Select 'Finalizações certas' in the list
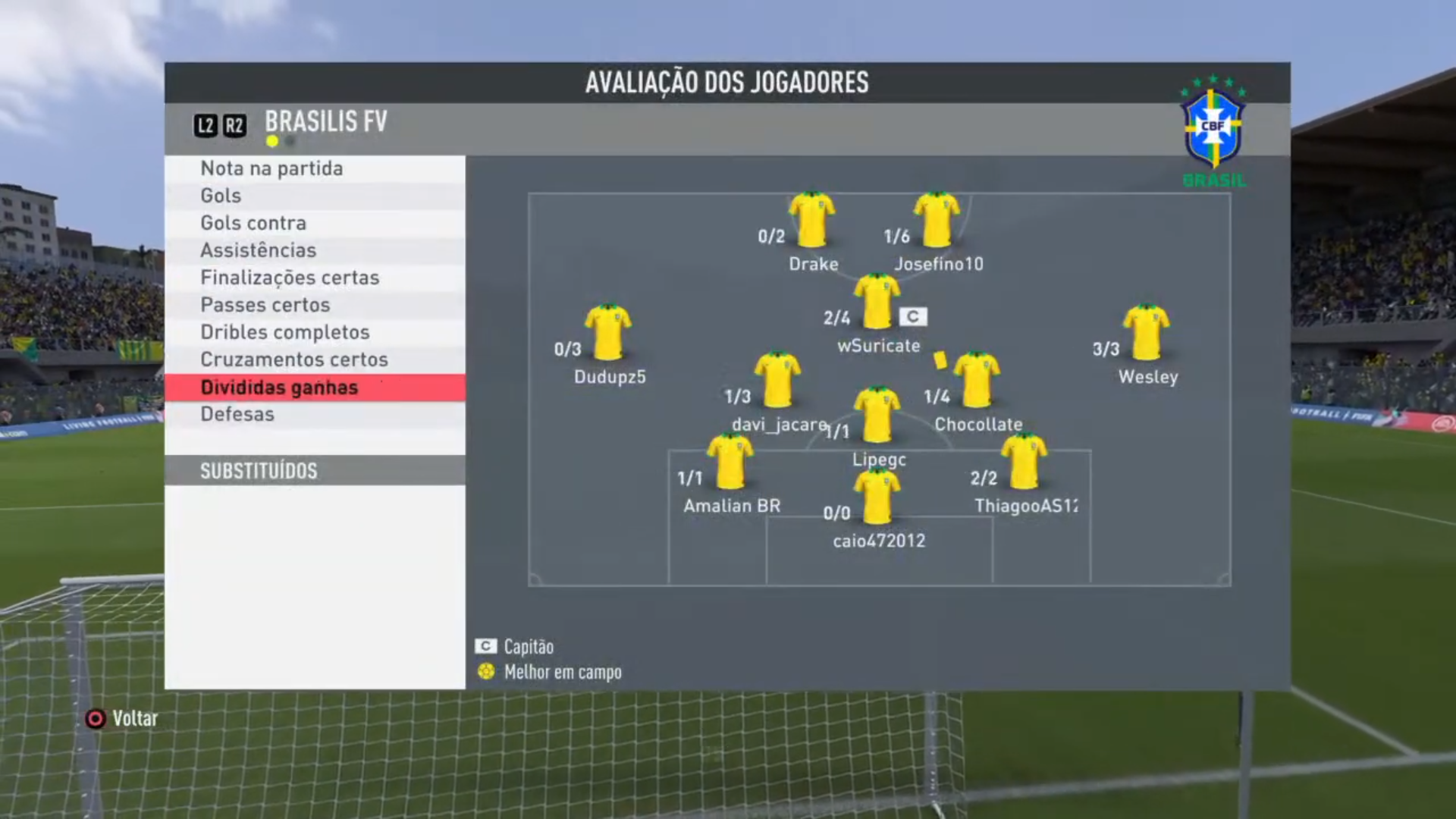Screen dimensions: 1456x819 click(x=314, y=278)
